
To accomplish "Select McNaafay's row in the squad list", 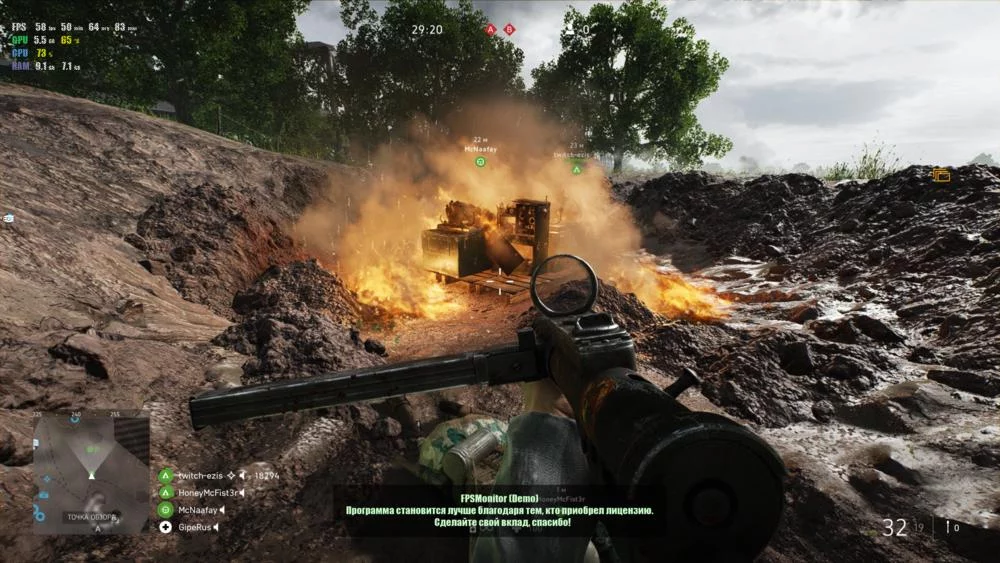I will [x=197, y=509].
